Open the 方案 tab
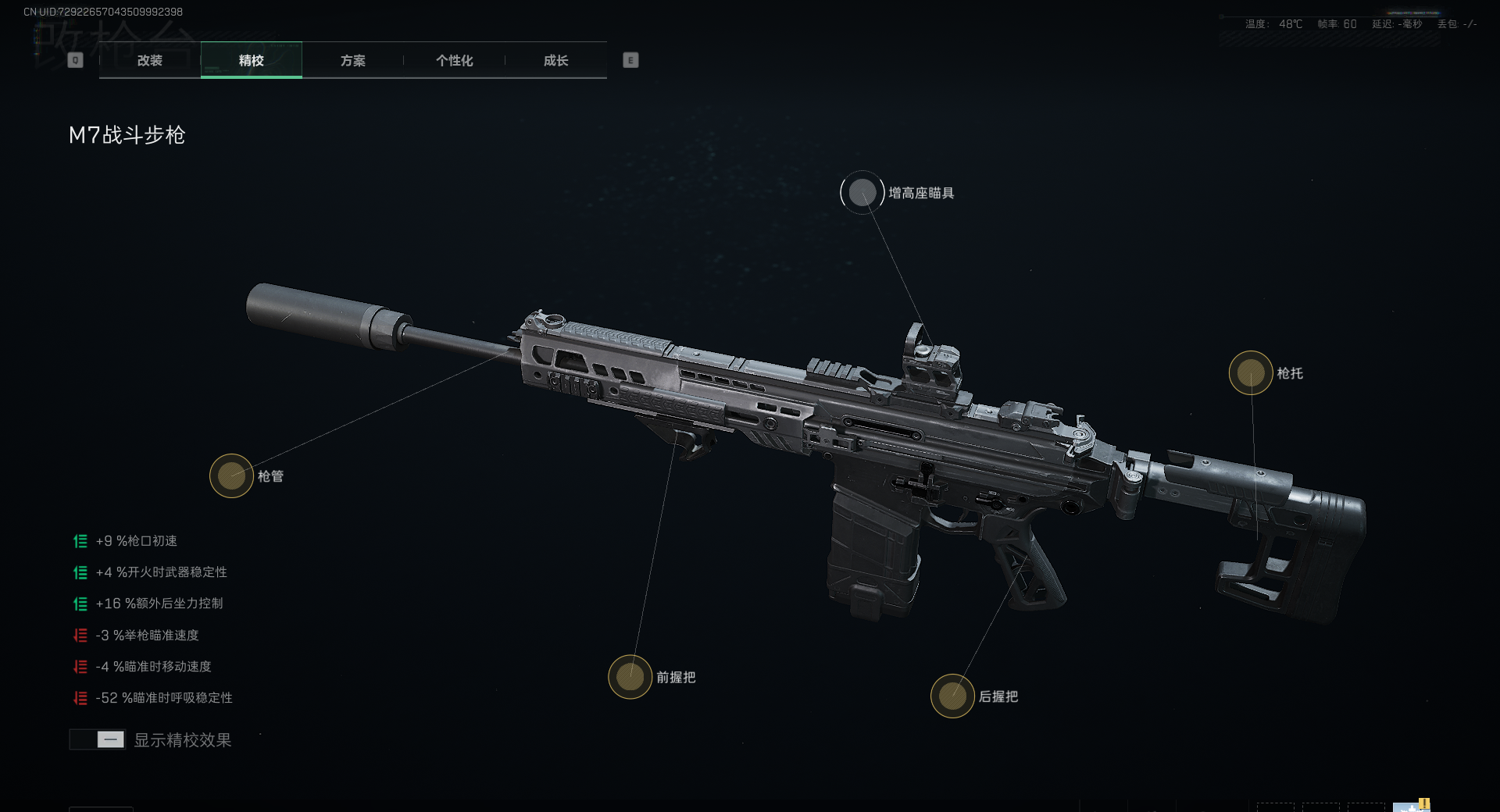 point(352,61)
